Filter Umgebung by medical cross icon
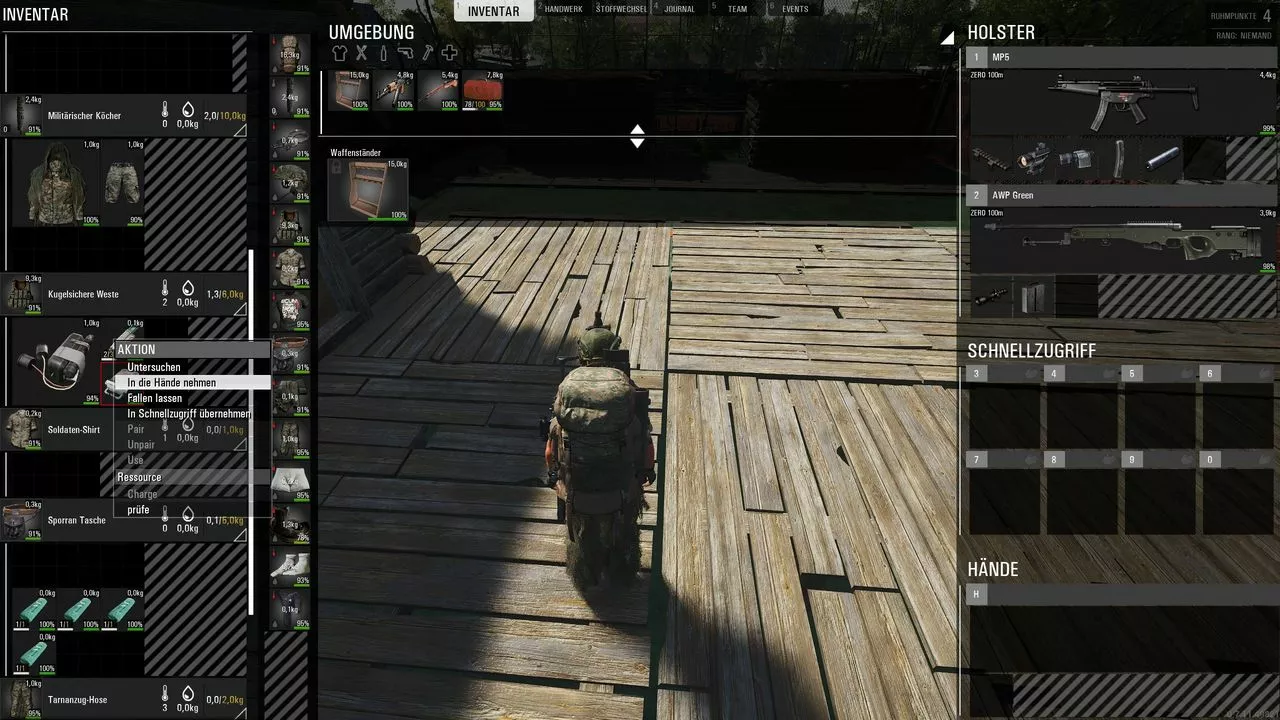1280x720 pixels. 449,53
